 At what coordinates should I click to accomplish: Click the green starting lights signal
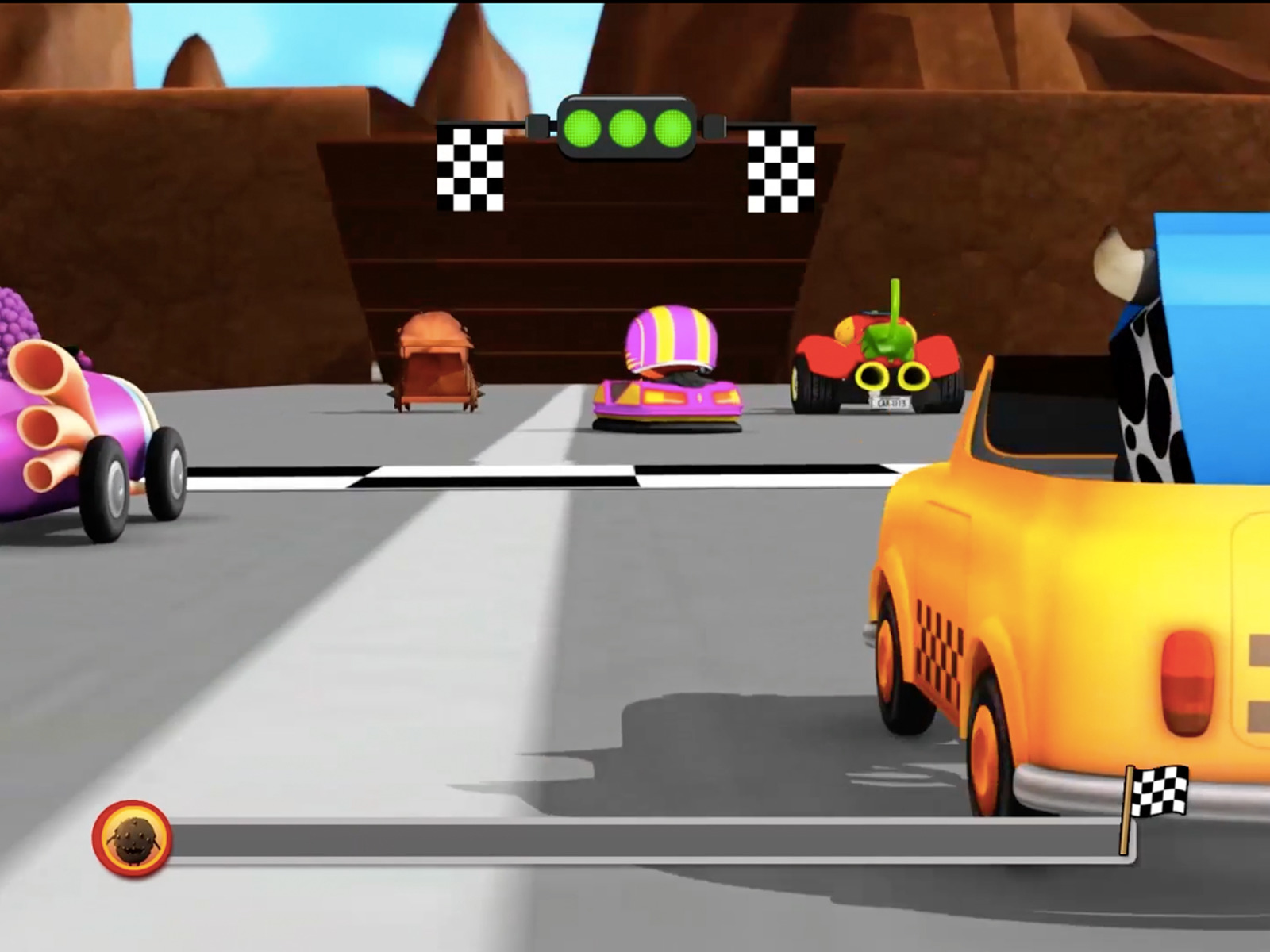[x=627, y=127]
